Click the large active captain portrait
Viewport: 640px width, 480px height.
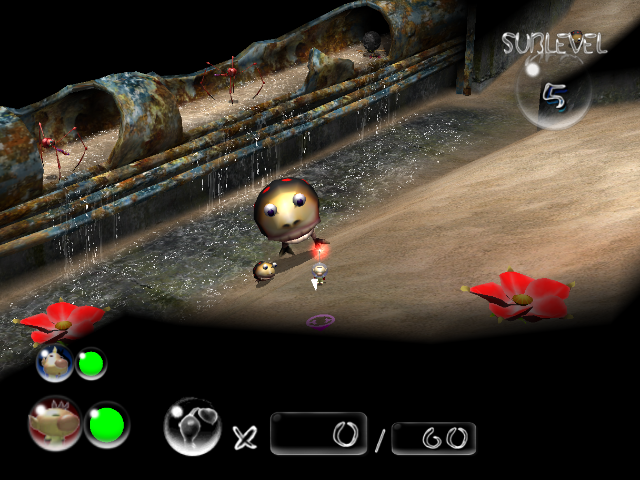tap(55, 424)
